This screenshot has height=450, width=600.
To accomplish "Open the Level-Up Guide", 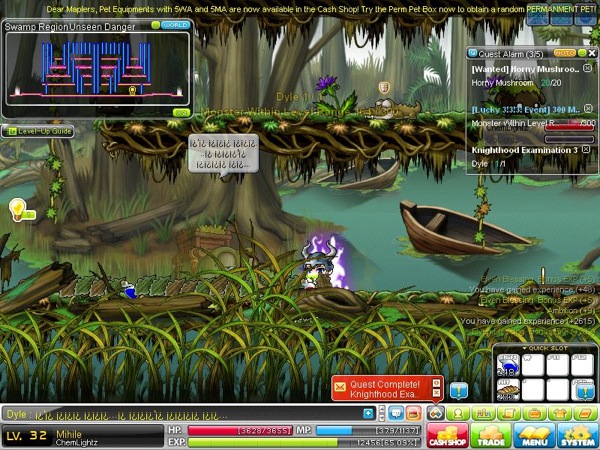I will click(37, 131).
